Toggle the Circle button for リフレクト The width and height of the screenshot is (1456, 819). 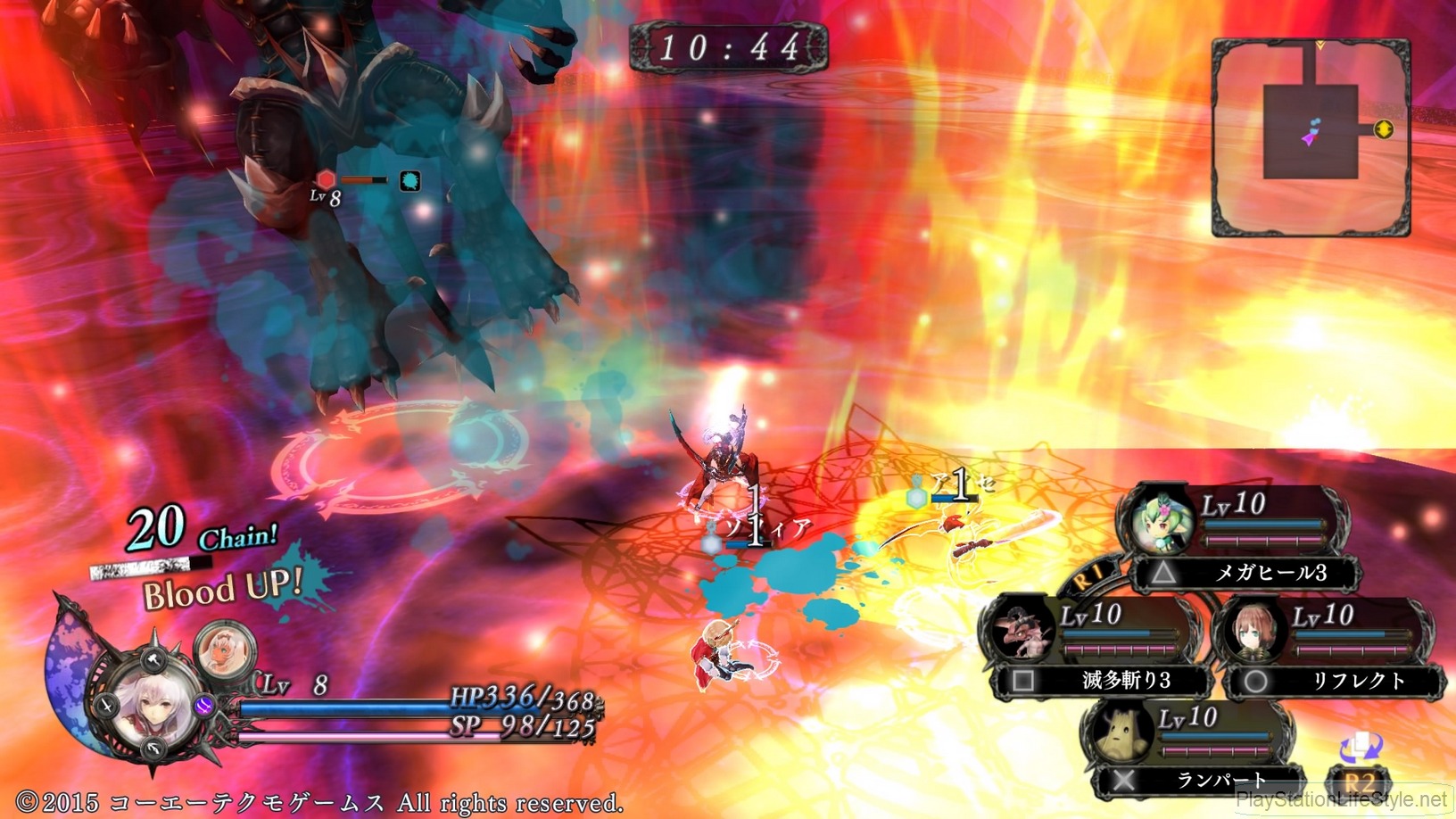(x=1254, y=679)
